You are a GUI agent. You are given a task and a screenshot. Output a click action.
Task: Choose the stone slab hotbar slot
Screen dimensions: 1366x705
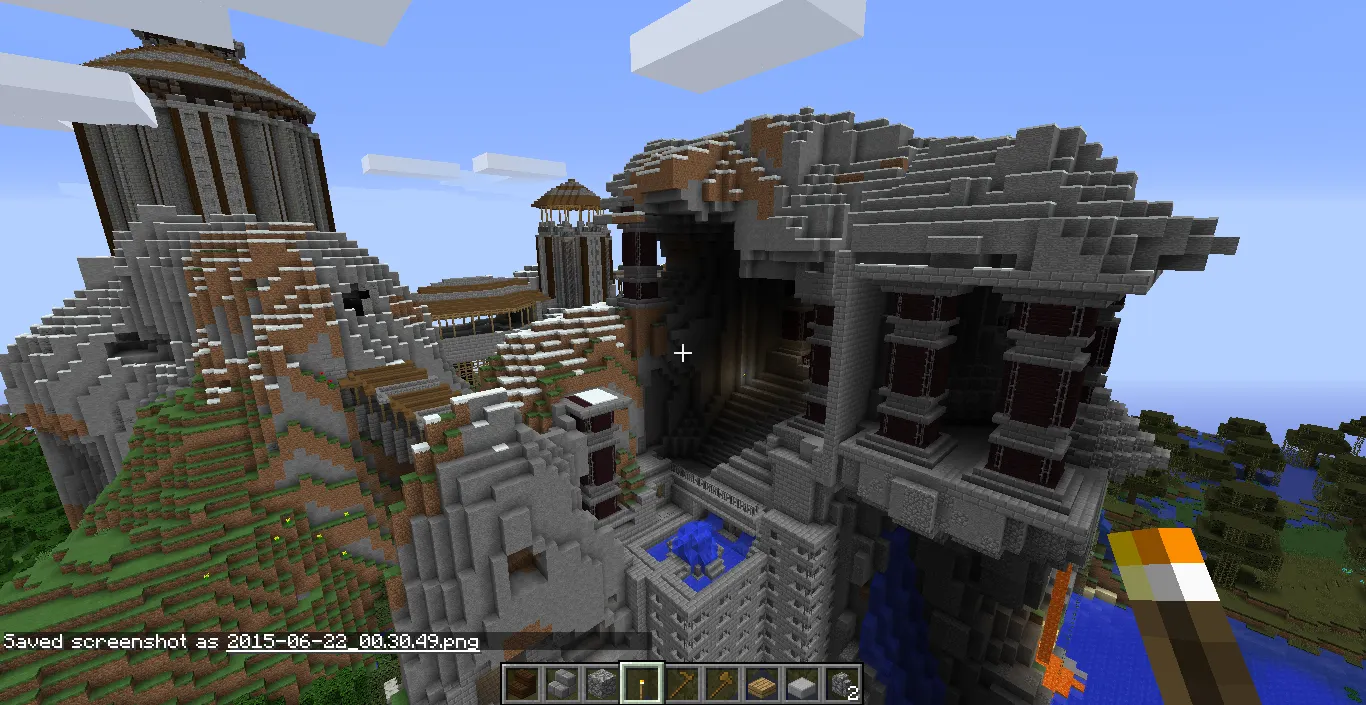800,684
